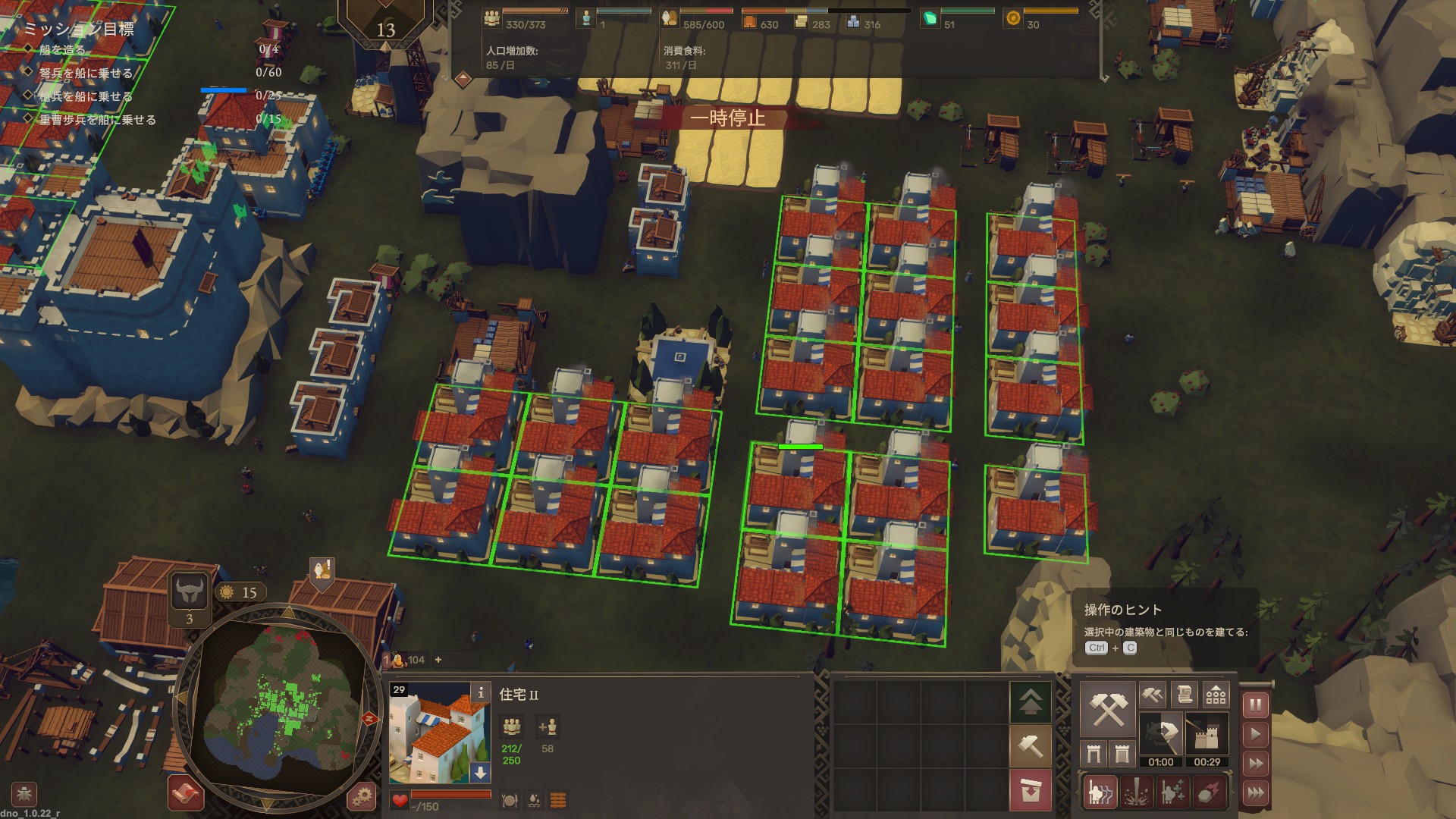Toggle the unit healing ability
Viewport: 1456px width, 819px height.
pos(1172,792)
